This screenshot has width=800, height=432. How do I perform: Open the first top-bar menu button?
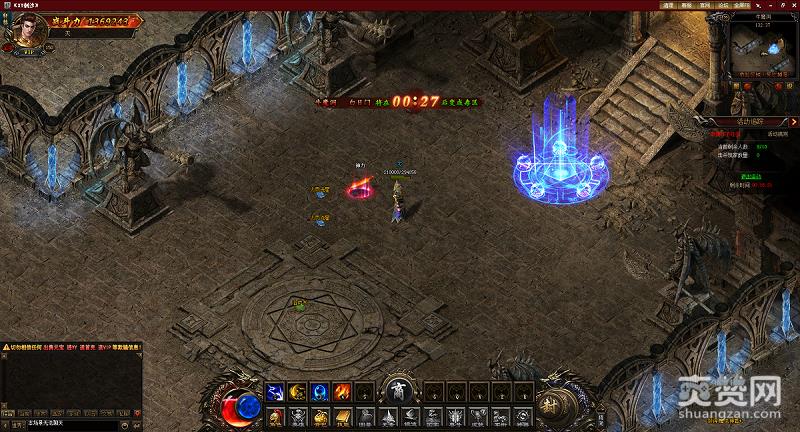click(x=668, y=5)
